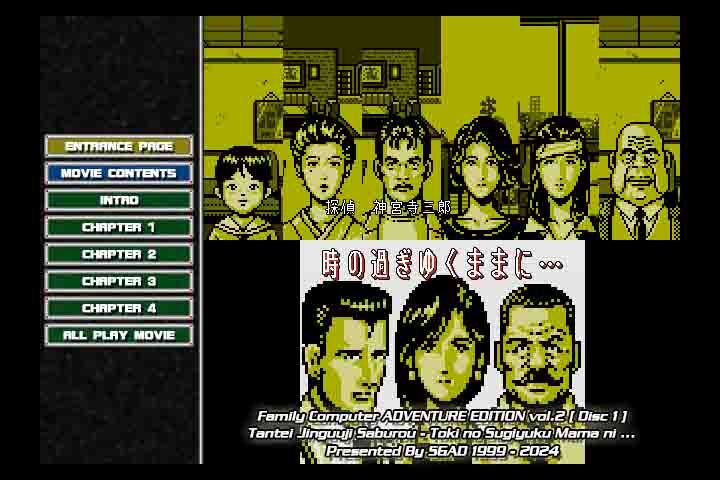This screenshot has width=720, height=480.
Task: Open Chapter 2
Action: (x=119, y=254)
